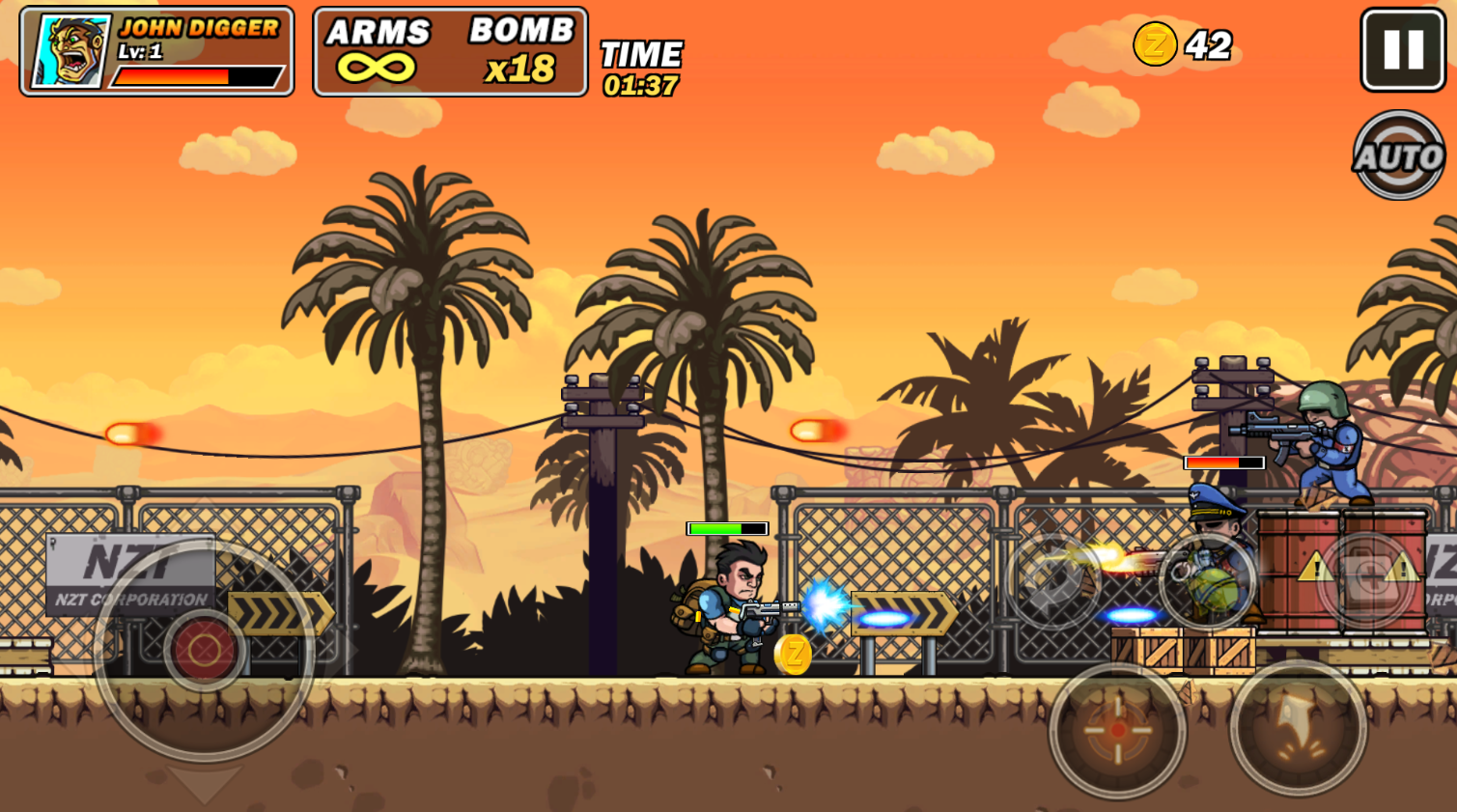
Task: Toggle the AUTO fire button
Action: 1399,155
